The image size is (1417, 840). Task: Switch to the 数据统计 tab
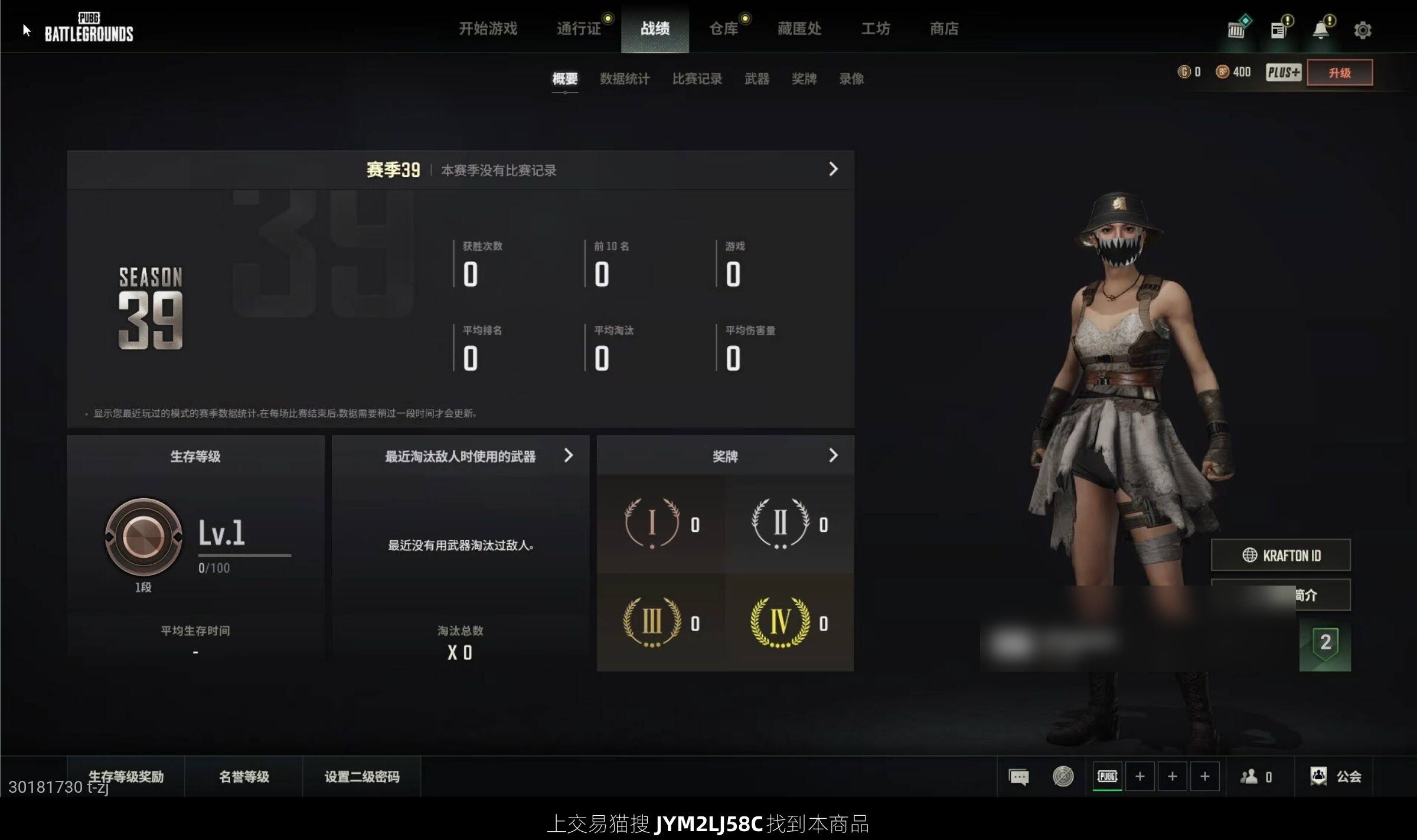[x=625, y=79]
